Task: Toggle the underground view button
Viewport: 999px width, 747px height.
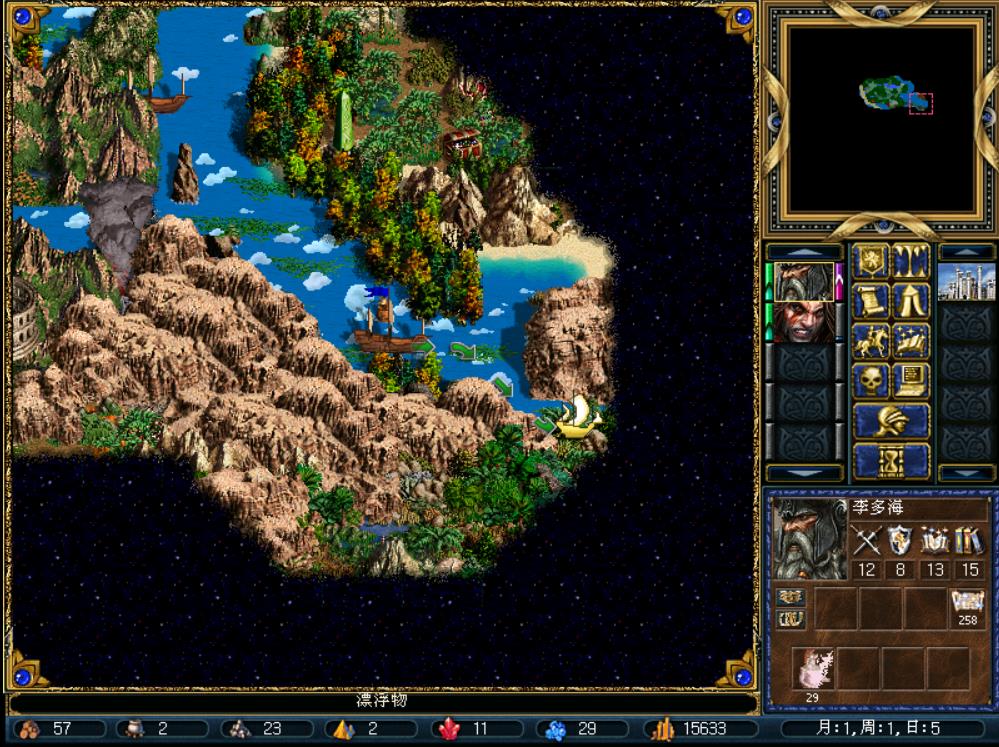Action: (911, 261)
